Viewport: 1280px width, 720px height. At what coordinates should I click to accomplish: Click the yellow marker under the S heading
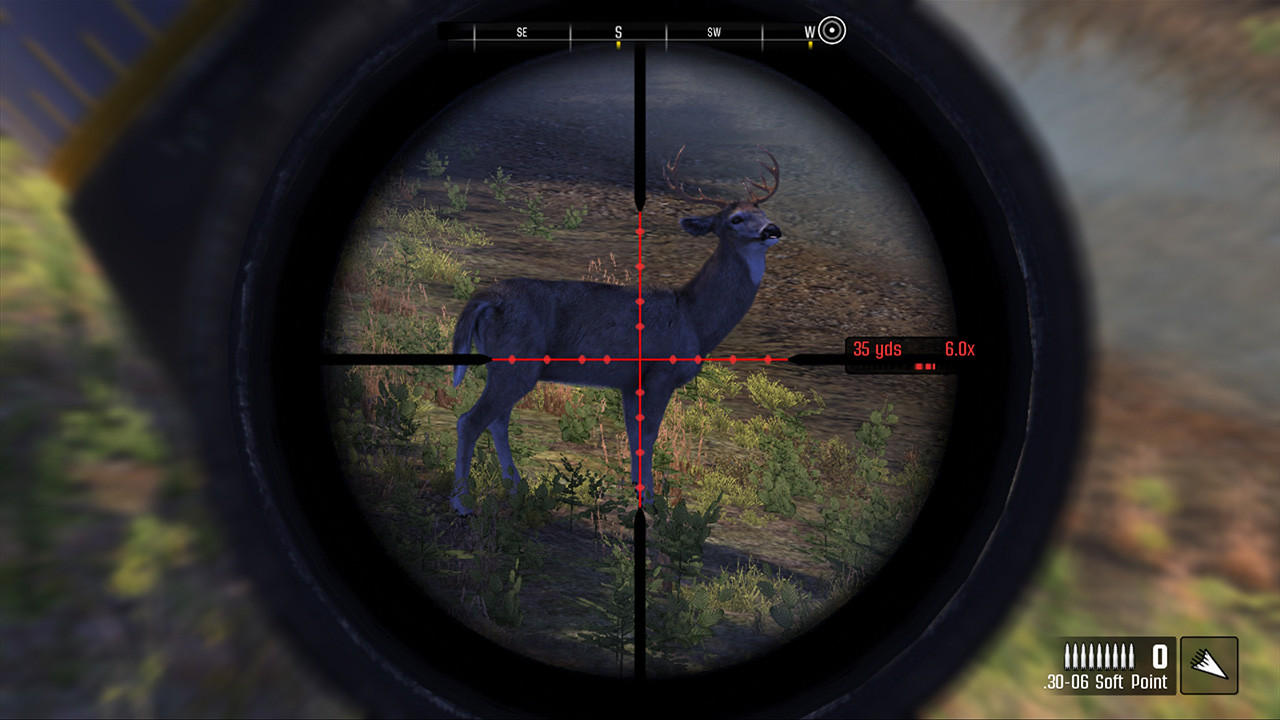pos(618,46)
